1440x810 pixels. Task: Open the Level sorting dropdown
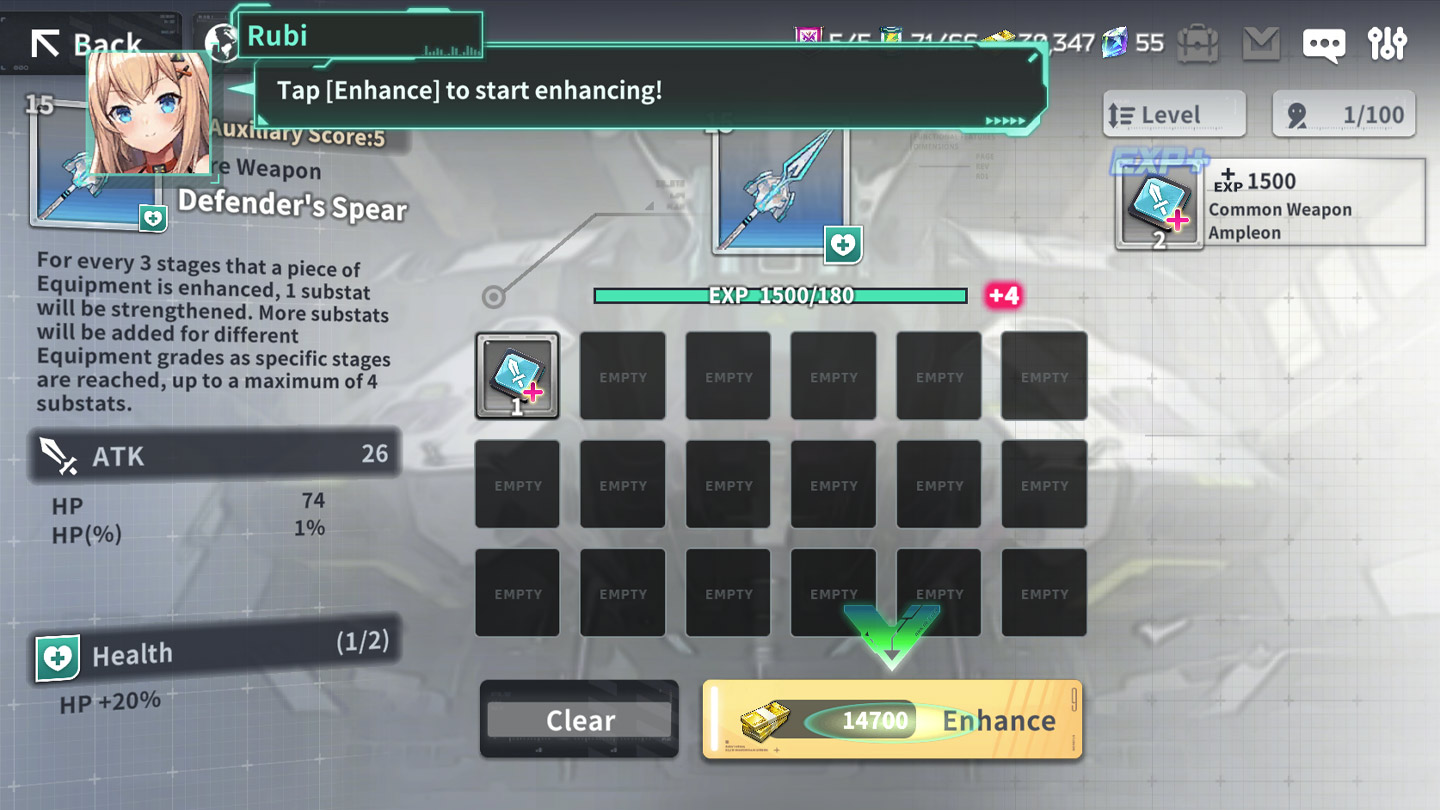point(1174,113)
